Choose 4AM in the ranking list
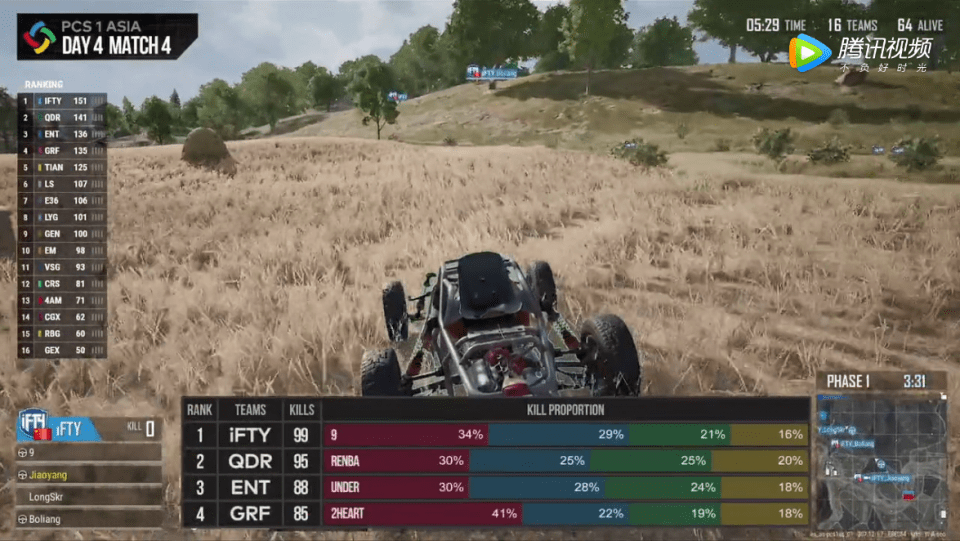 (x=62, y=300)
